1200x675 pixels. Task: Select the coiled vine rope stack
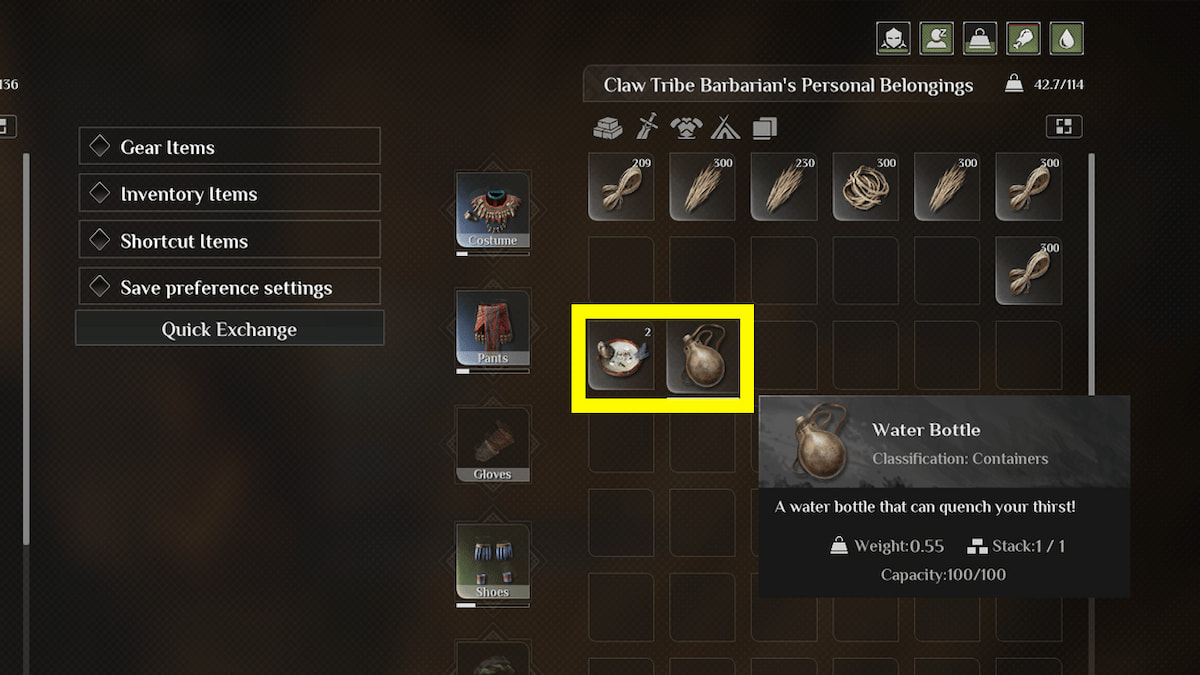click(x=866, y=187)
